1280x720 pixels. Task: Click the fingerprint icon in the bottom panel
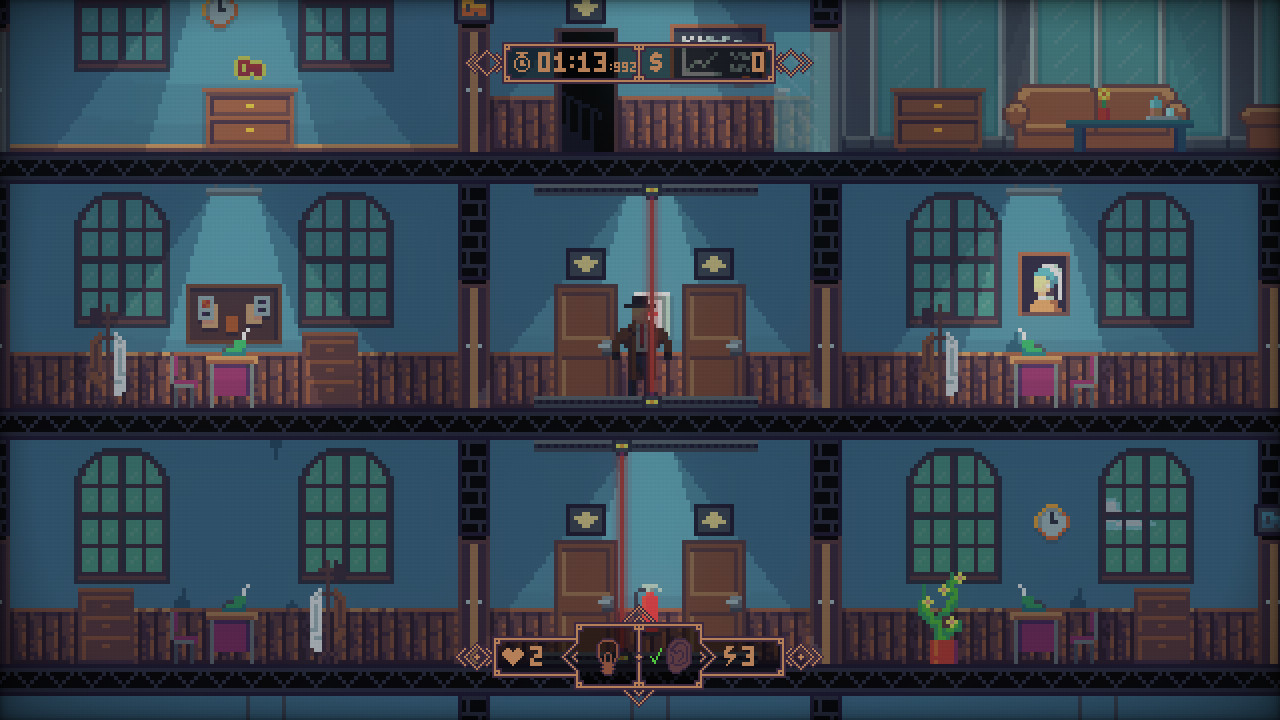(679, 655)
